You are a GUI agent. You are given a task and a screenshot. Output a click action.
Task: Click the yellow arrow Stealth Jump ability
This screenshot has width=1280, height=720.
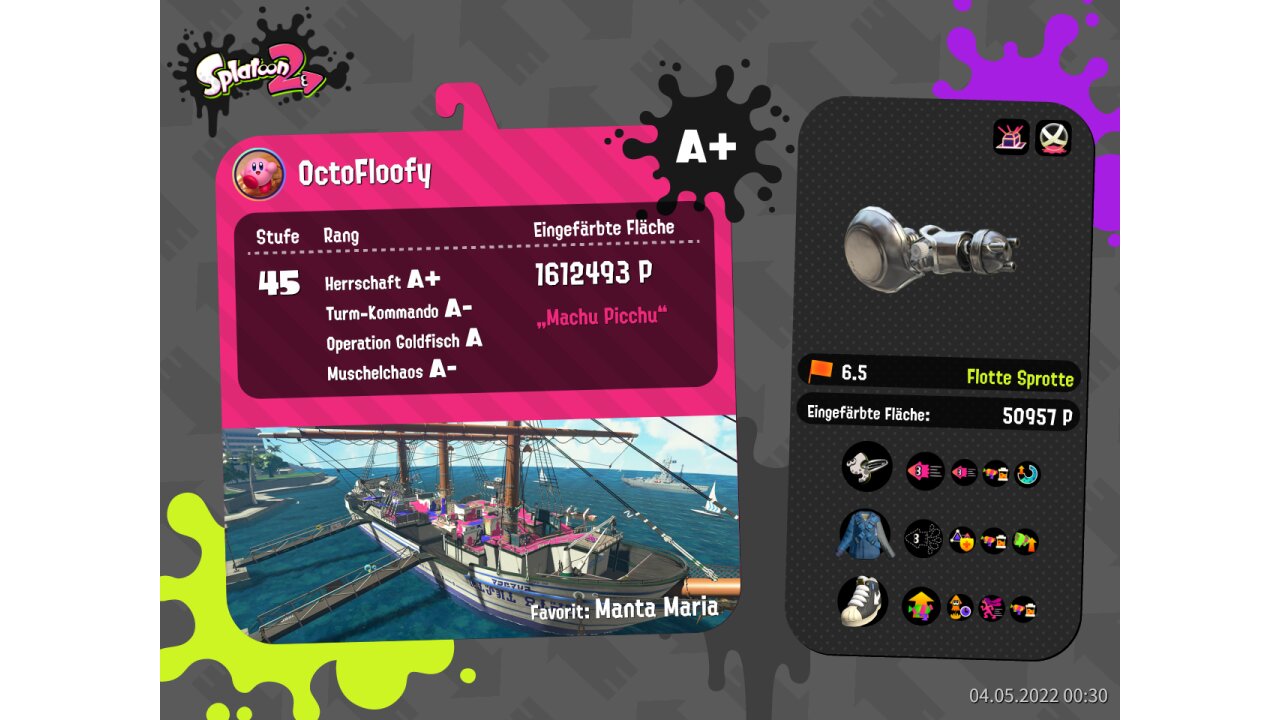pyautogui.click(x=921, y=606)
